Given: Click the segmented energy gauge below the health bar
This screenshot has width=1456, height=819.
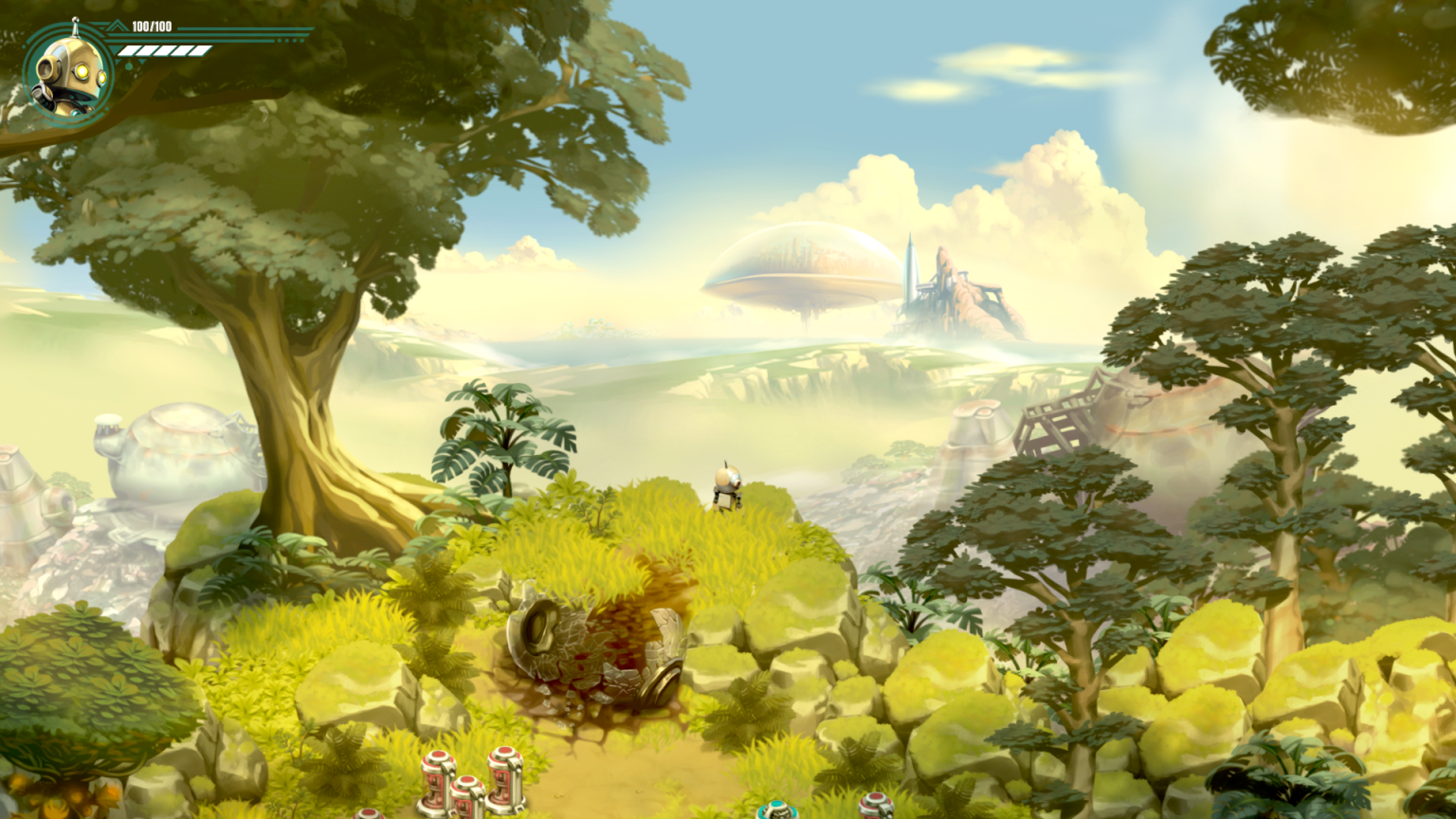Looking at the screenshot, I should [163, 50].
